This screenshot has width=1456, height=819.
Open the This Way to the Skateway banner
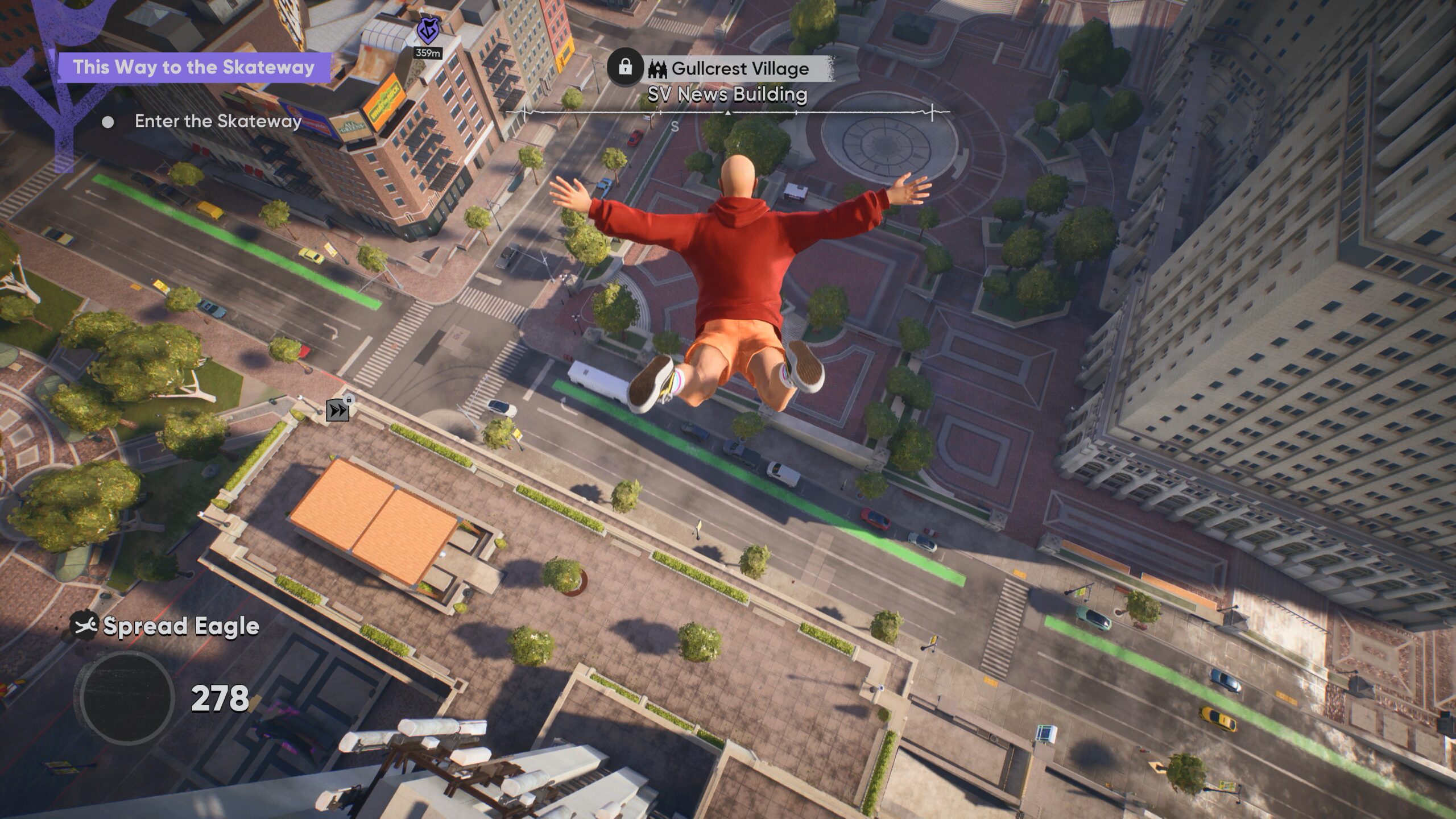[x=196, y=67]
